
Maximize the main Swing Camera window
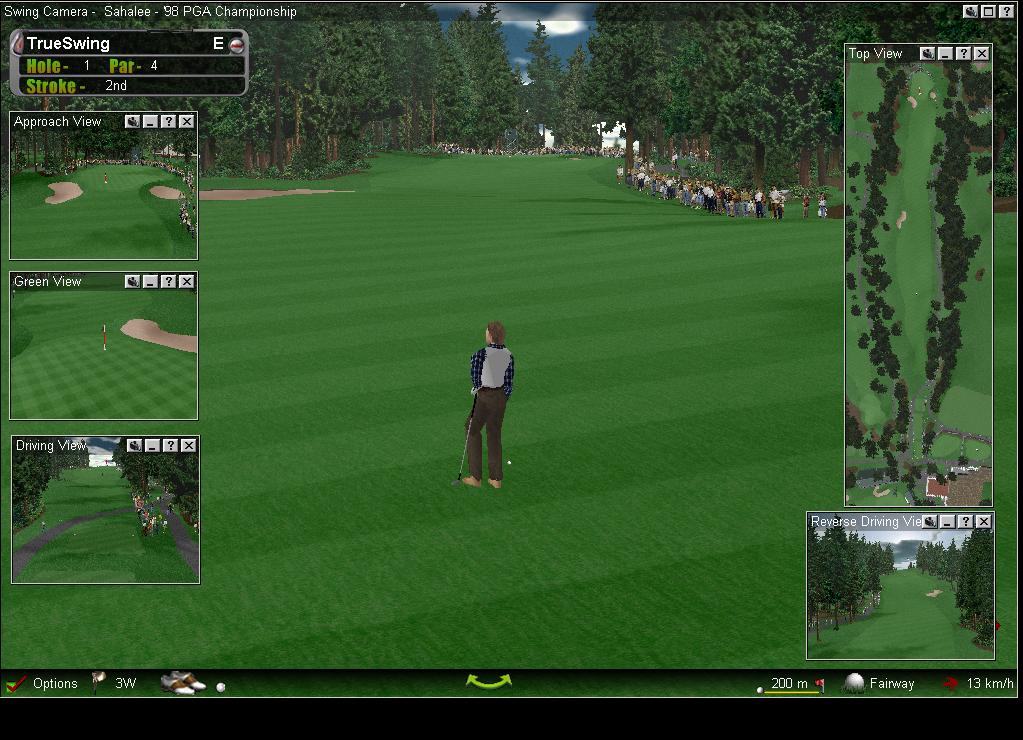click(x=988, y=12)
